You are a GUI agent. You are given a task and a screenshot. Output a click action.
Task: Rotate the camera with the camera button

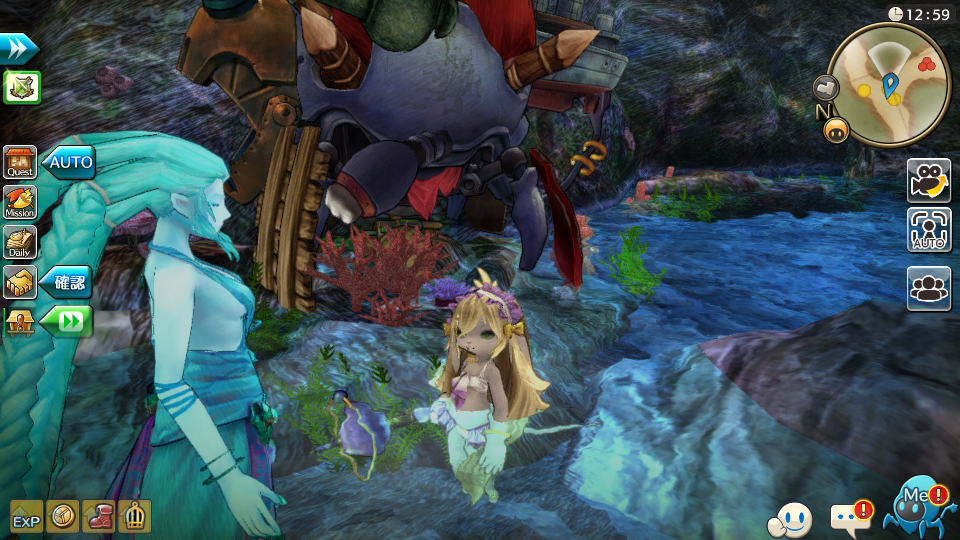pyautogui.click(x=929, y=180)
